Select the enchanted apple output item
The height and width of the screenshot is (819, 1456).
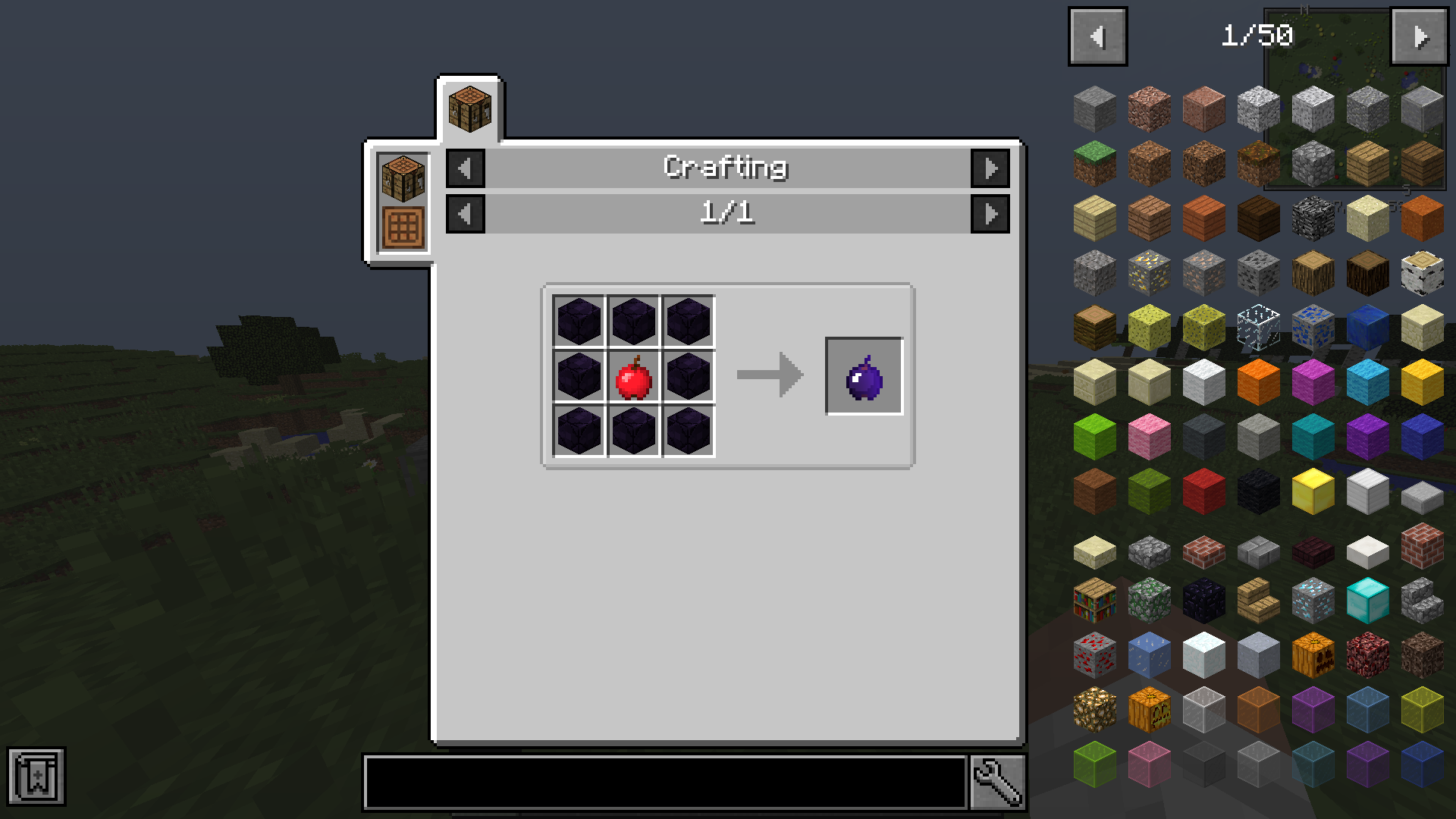point(864,375)
